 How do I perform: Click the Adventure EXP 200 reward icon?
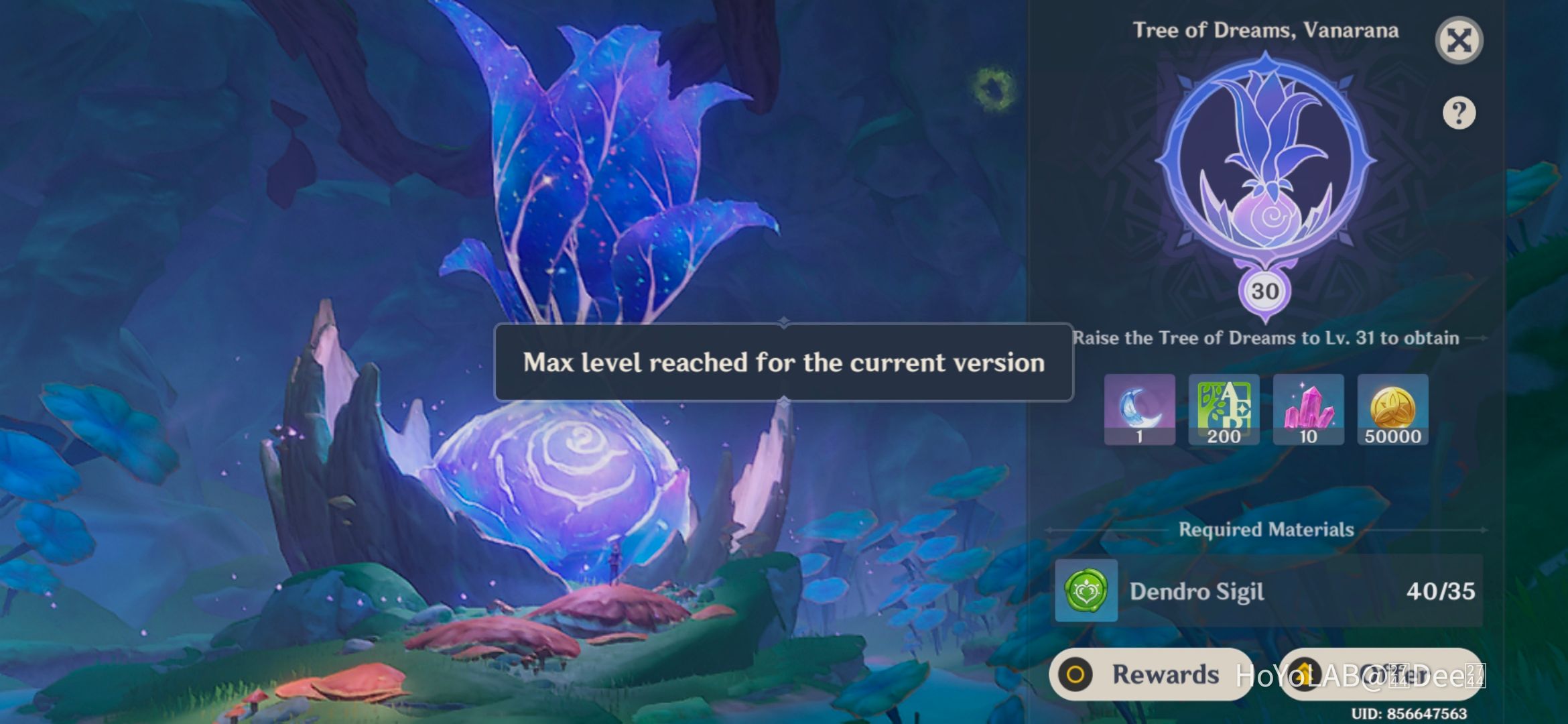pyautogui.click(x=1223, y=410)
